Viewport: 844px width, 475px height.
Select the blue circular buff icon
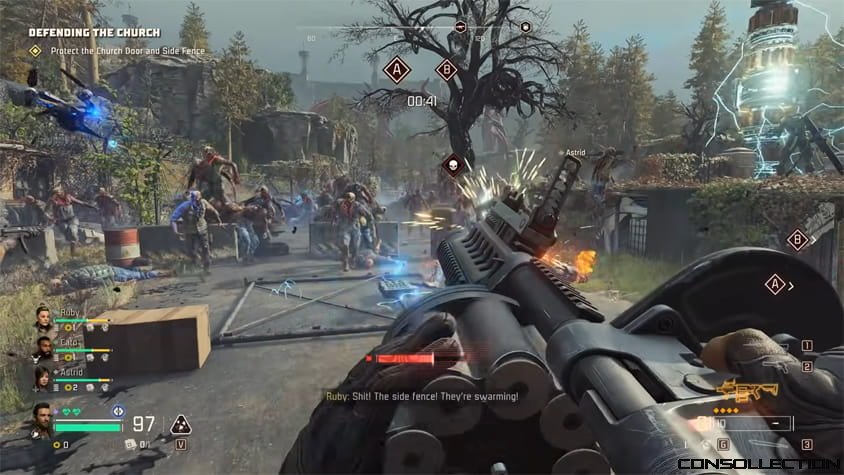[x=118, y=410]
